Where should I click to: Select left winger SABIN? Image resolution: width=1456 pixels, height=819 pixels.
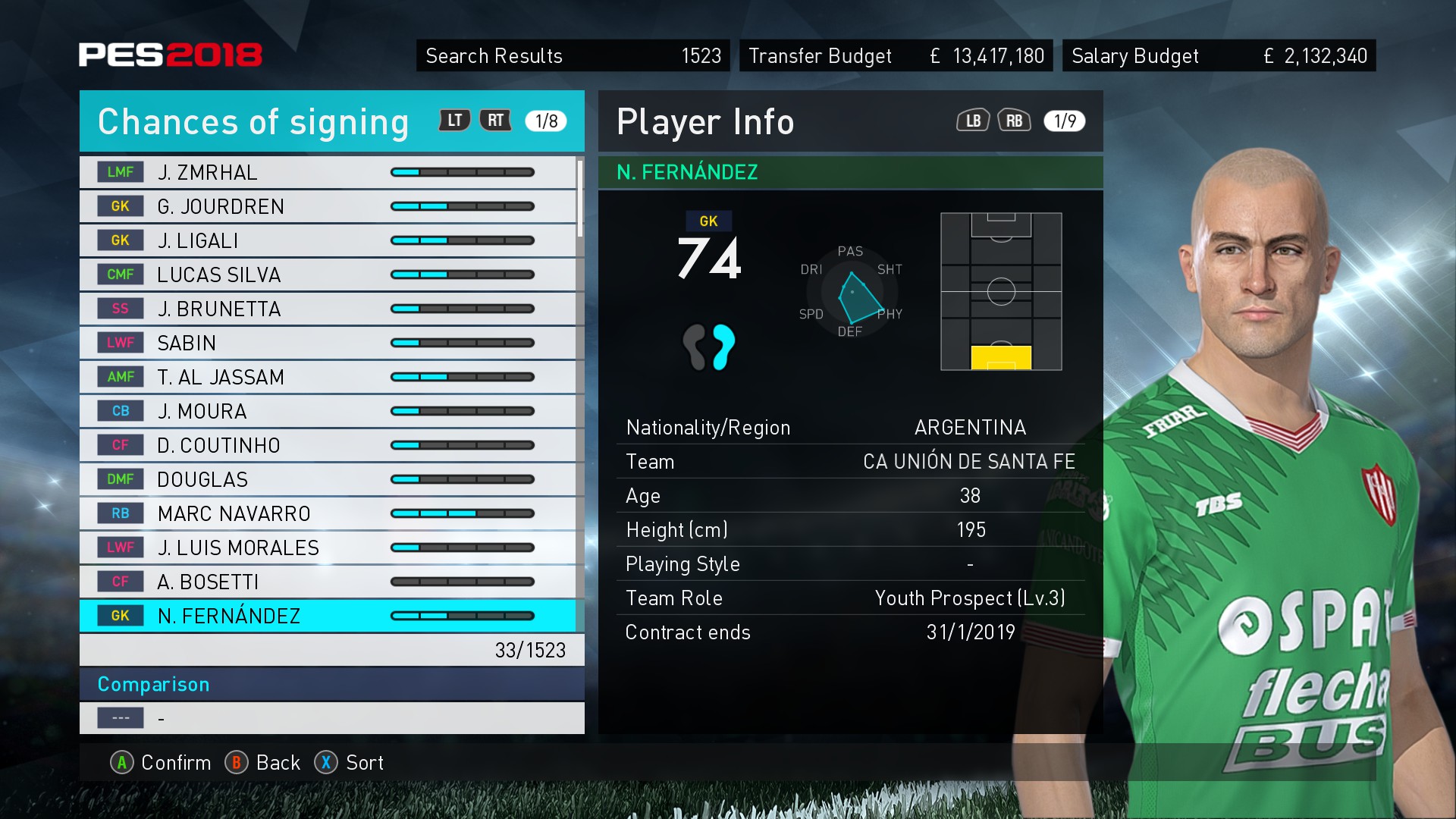[328, 343]
